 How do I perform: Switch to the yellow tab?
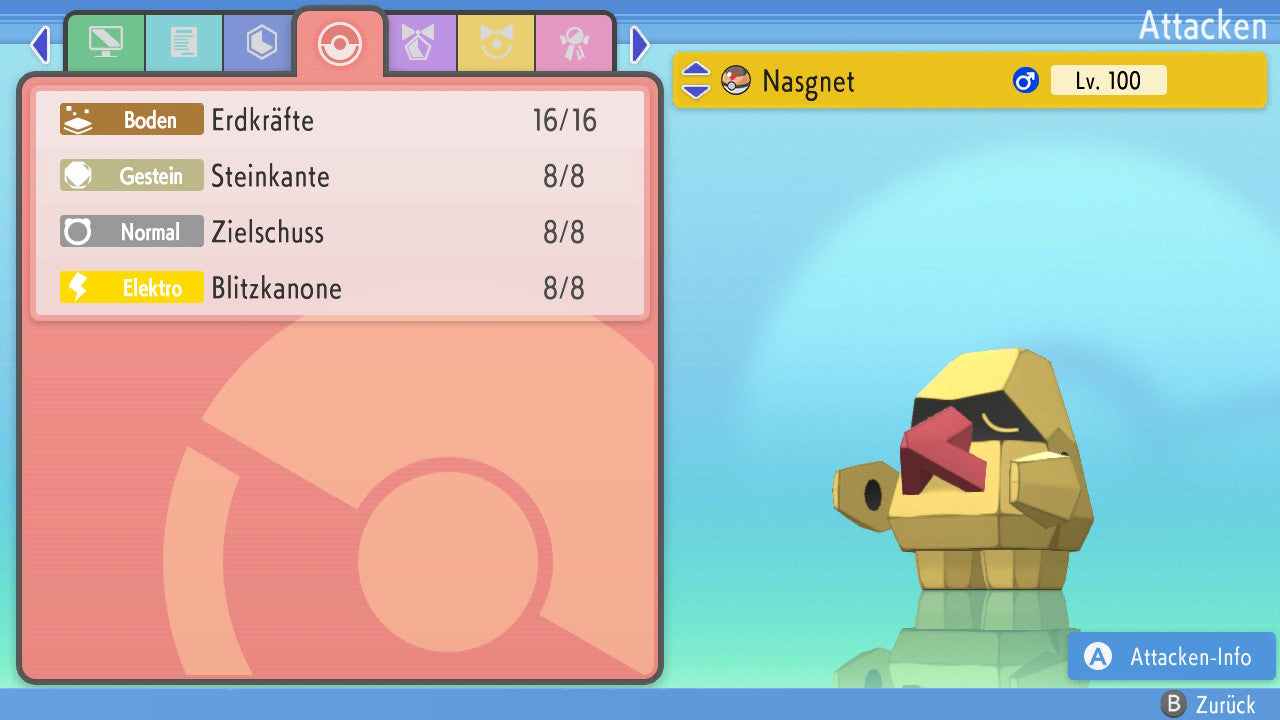497,43
